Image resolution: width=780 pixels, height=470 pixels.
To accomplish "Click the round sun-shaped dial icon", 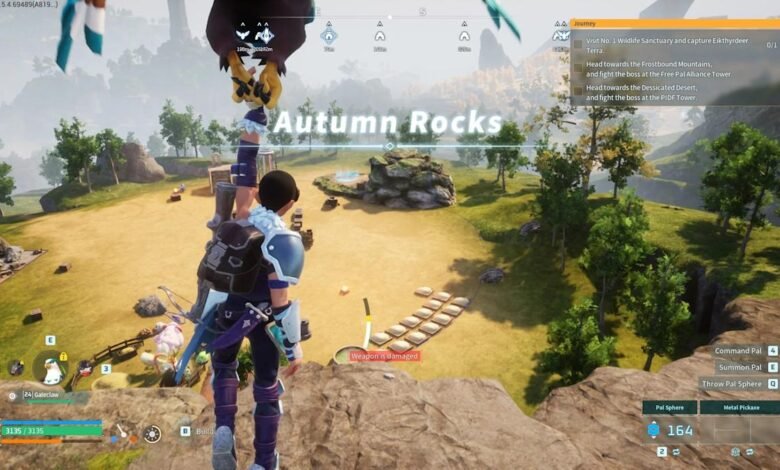I will click(x=151, y=434).
